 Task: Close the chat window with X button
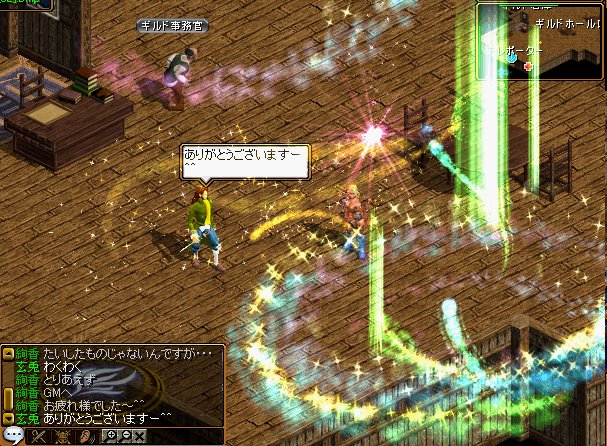tap(140, 436)
